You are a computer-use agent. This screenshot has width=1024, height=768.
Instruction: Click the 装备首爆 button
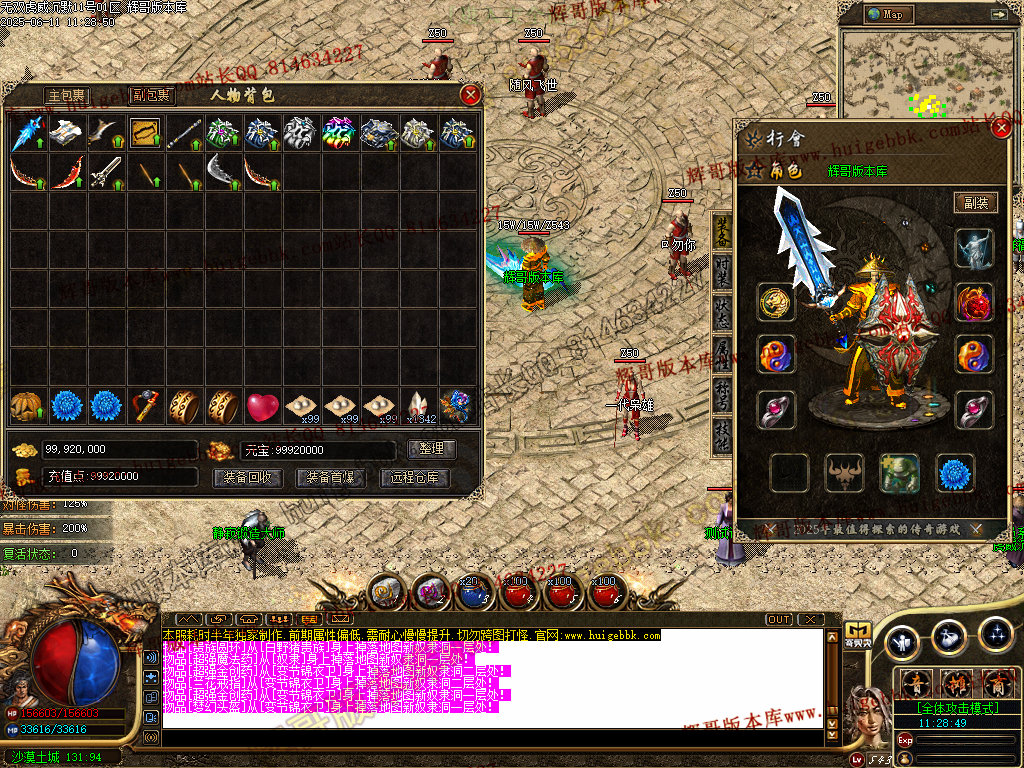[x=330, y=478]
